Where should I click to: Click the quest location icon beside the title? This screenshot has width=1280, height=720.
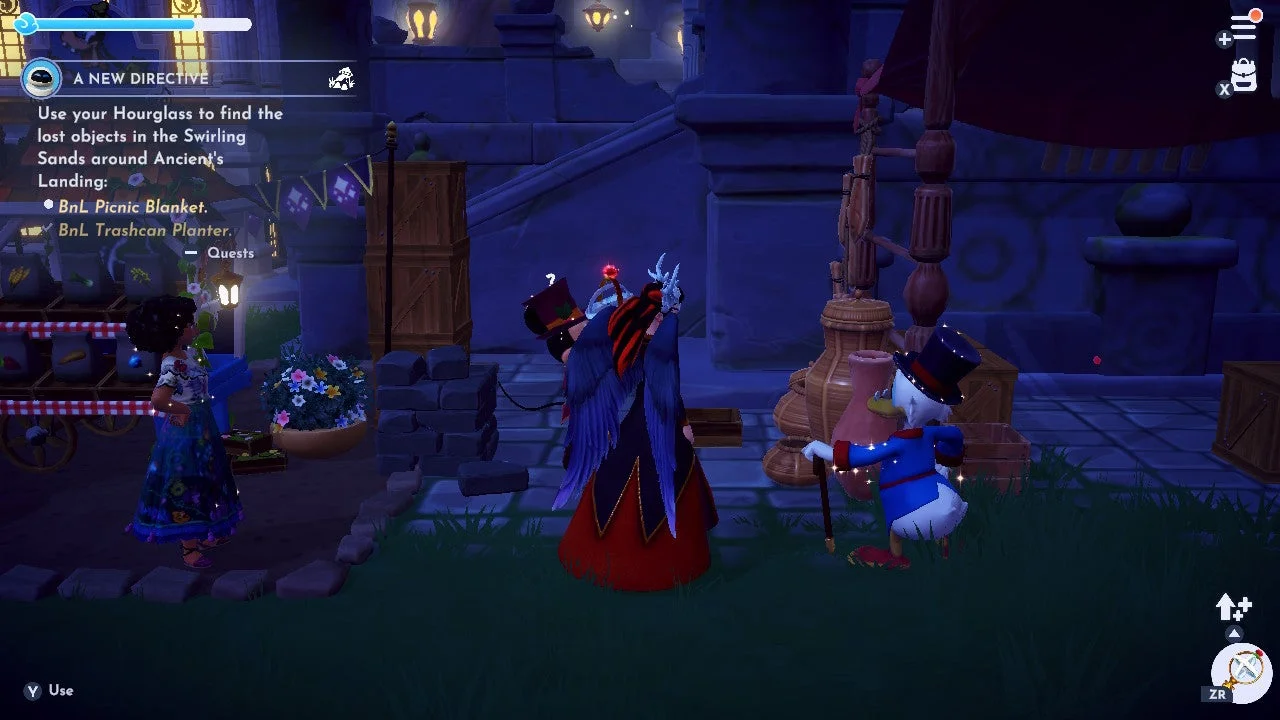click(341, 78)
